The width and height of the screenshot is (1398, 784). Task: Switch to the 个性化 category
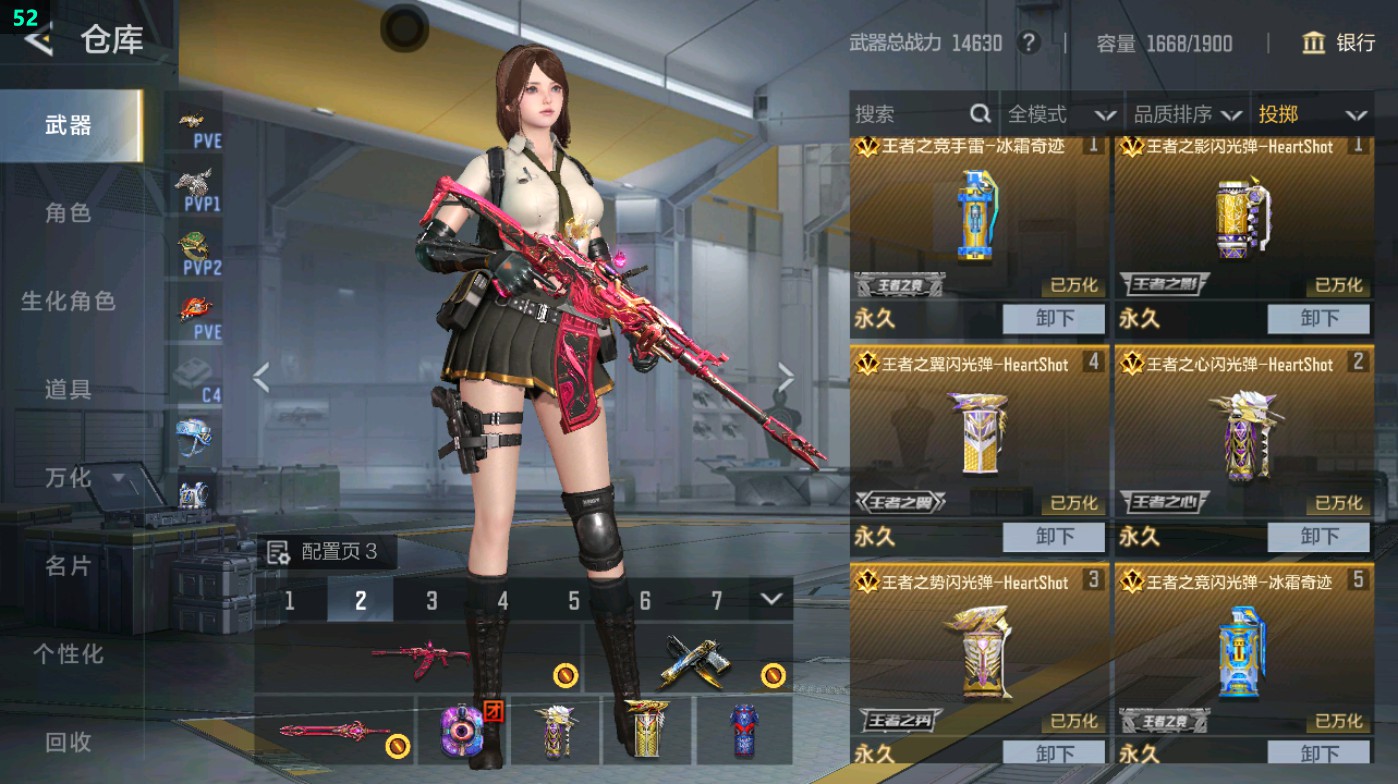tap(68, 654)
